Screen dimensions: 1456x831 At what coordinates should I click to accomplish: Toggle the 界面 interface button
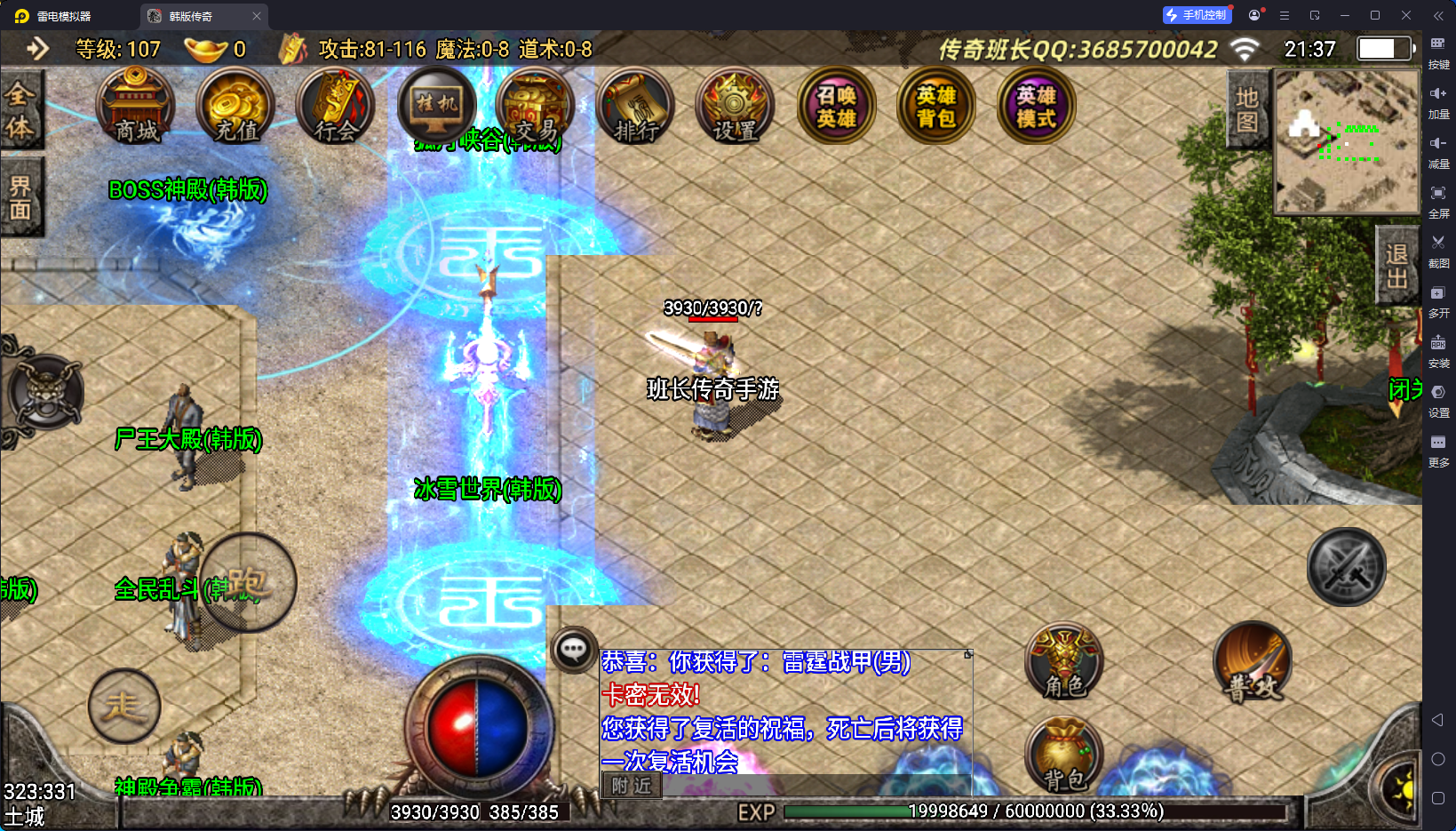20,197
